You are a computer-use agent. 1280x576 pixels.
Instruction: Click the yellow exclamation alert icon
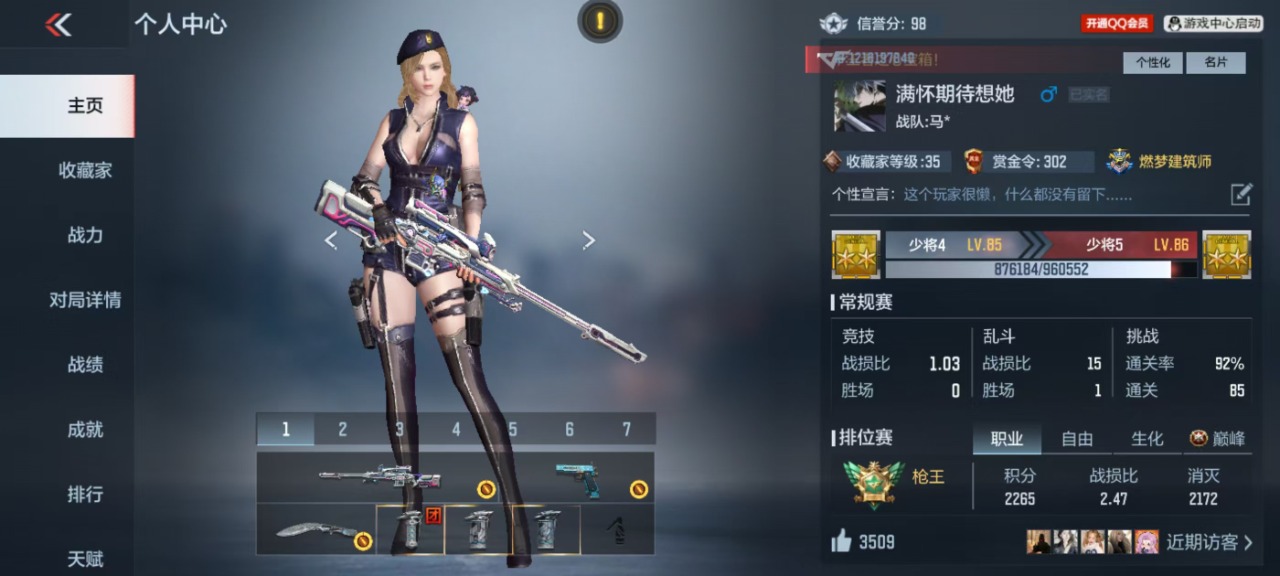[600, 20]
